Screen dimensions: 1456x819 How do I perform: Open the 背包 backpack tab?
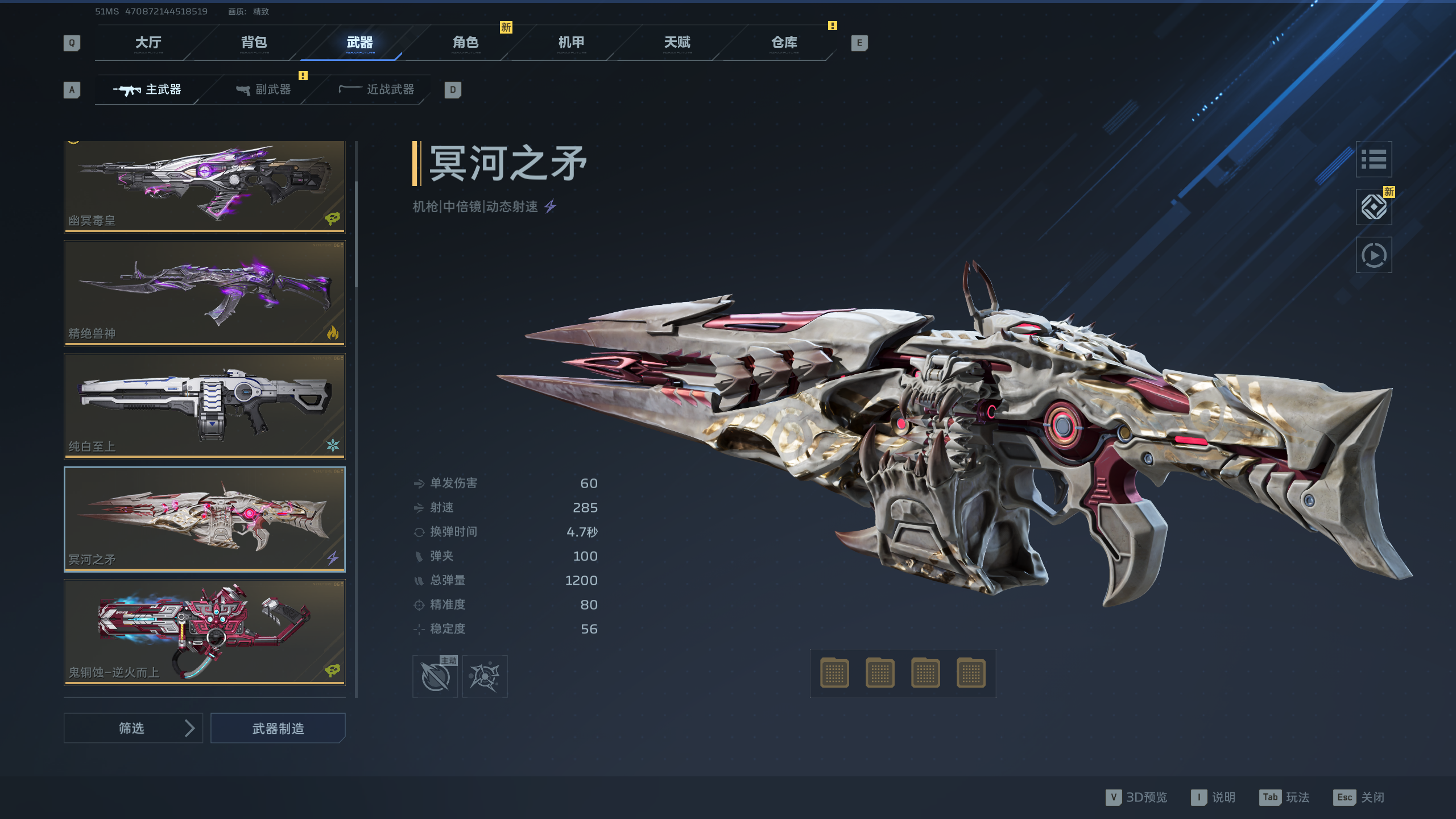(x=254, y=43)
